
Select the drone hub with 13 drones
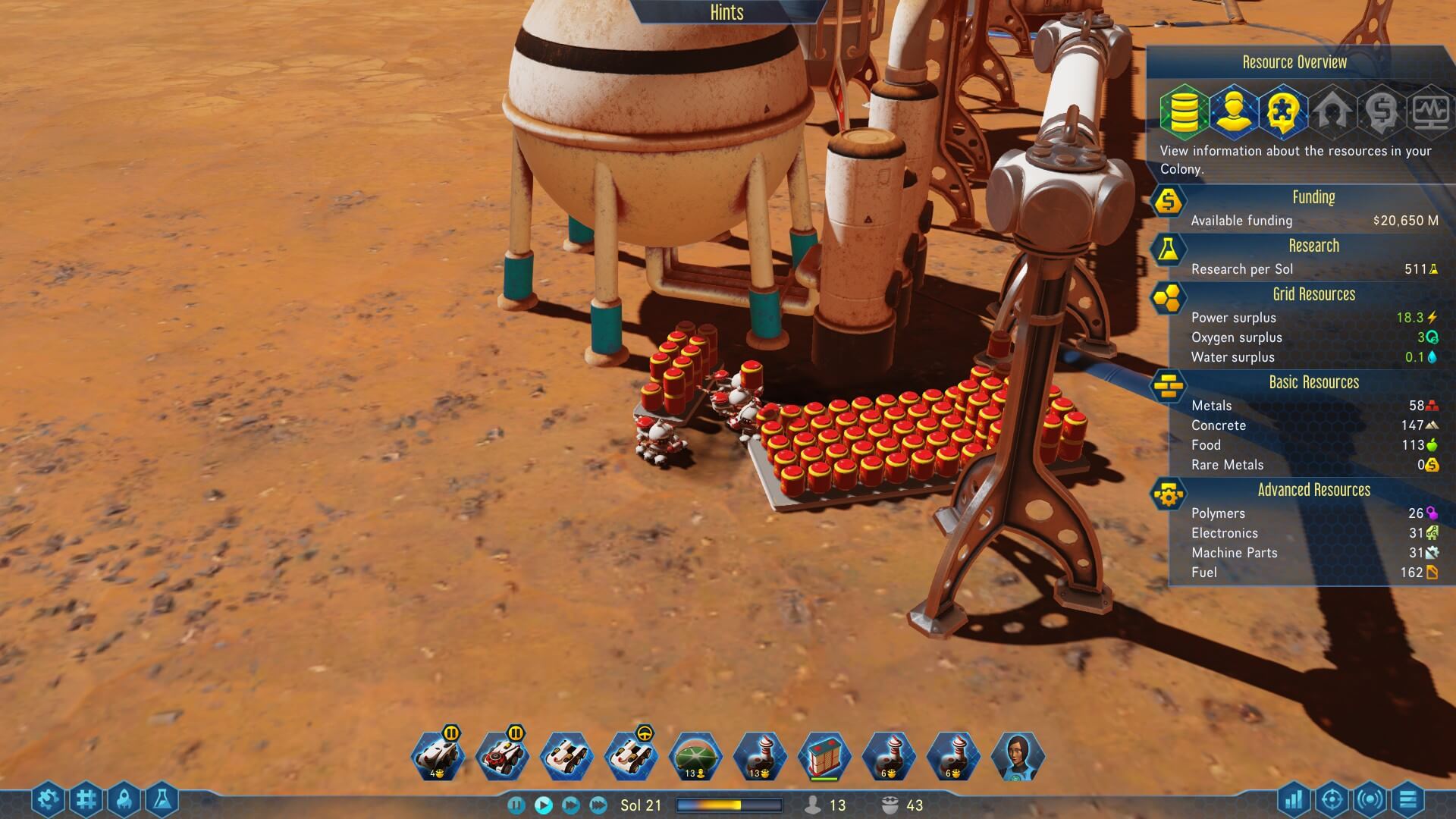click(760, 755)
